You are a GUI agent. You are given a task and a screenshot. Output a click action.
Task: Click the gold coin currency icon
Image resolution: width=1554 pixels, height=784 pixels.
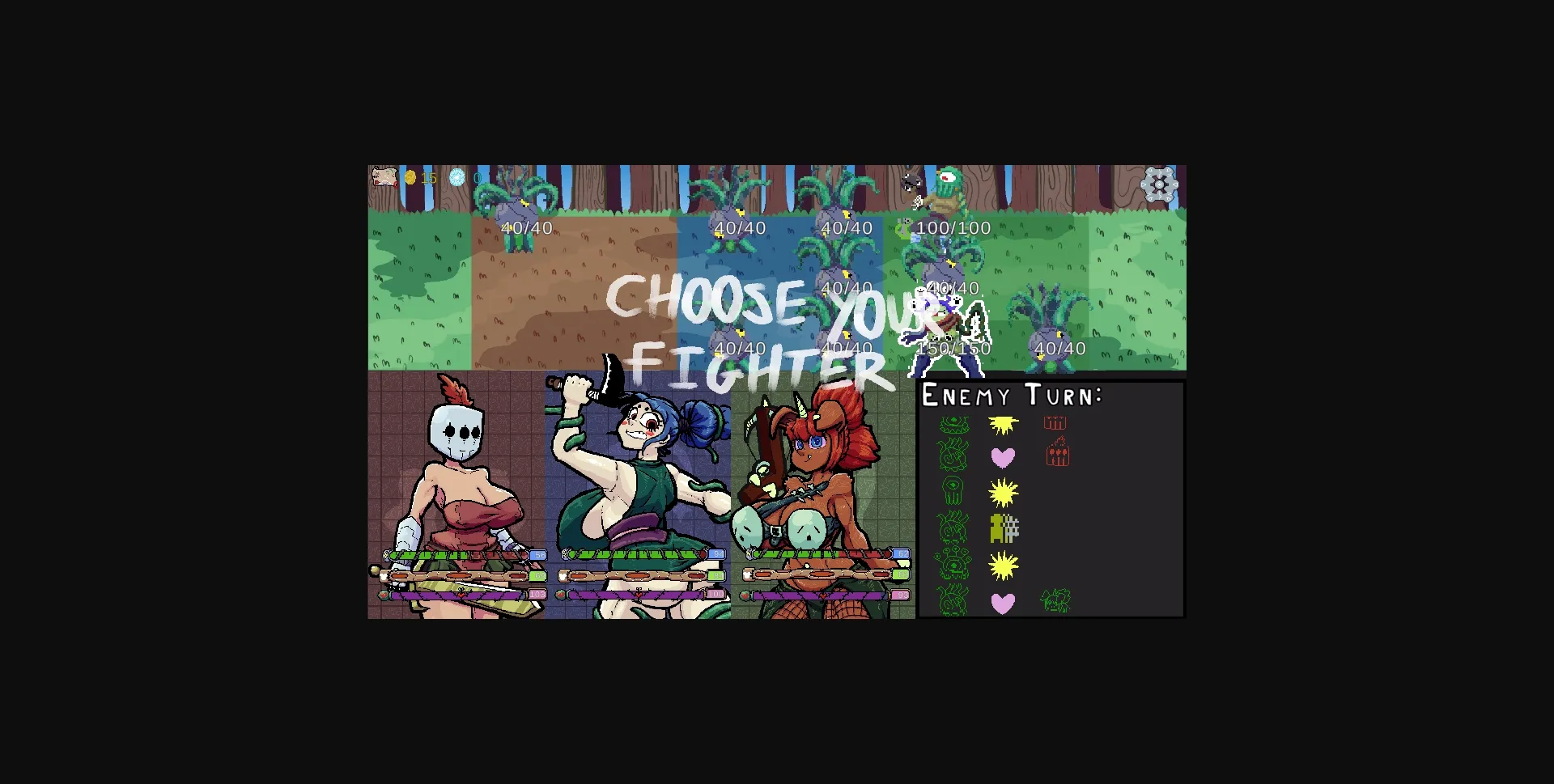pyautogui.click(x=410, y=177)
